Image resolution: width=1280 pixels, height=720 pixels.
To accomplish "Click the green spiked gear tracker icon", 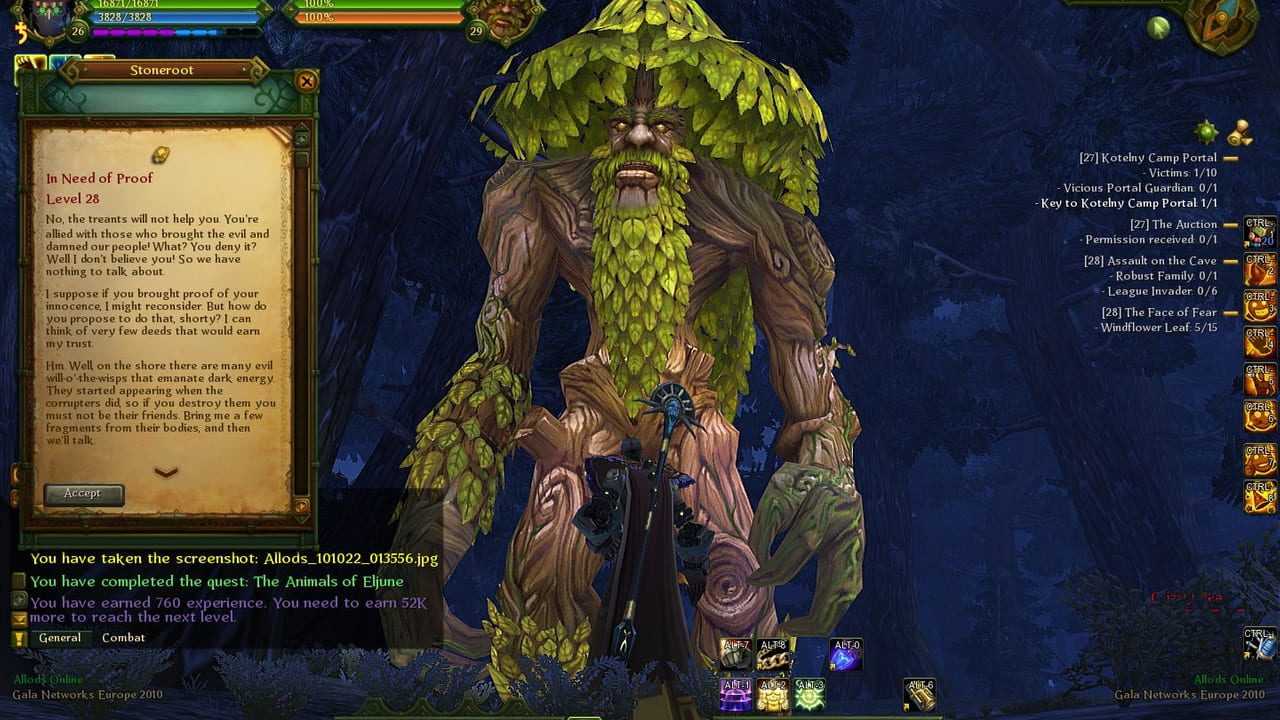I will tap(1207, 131).
